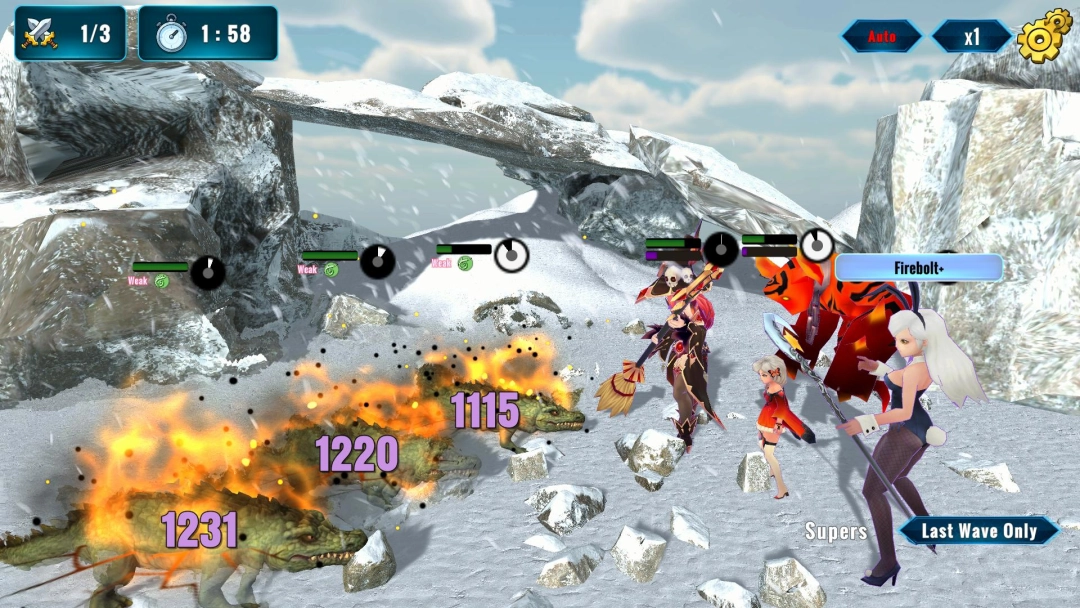This screenshot has height=608, width=1080.
Task: Open the gear settings menu
Action: coord(1043,36)
